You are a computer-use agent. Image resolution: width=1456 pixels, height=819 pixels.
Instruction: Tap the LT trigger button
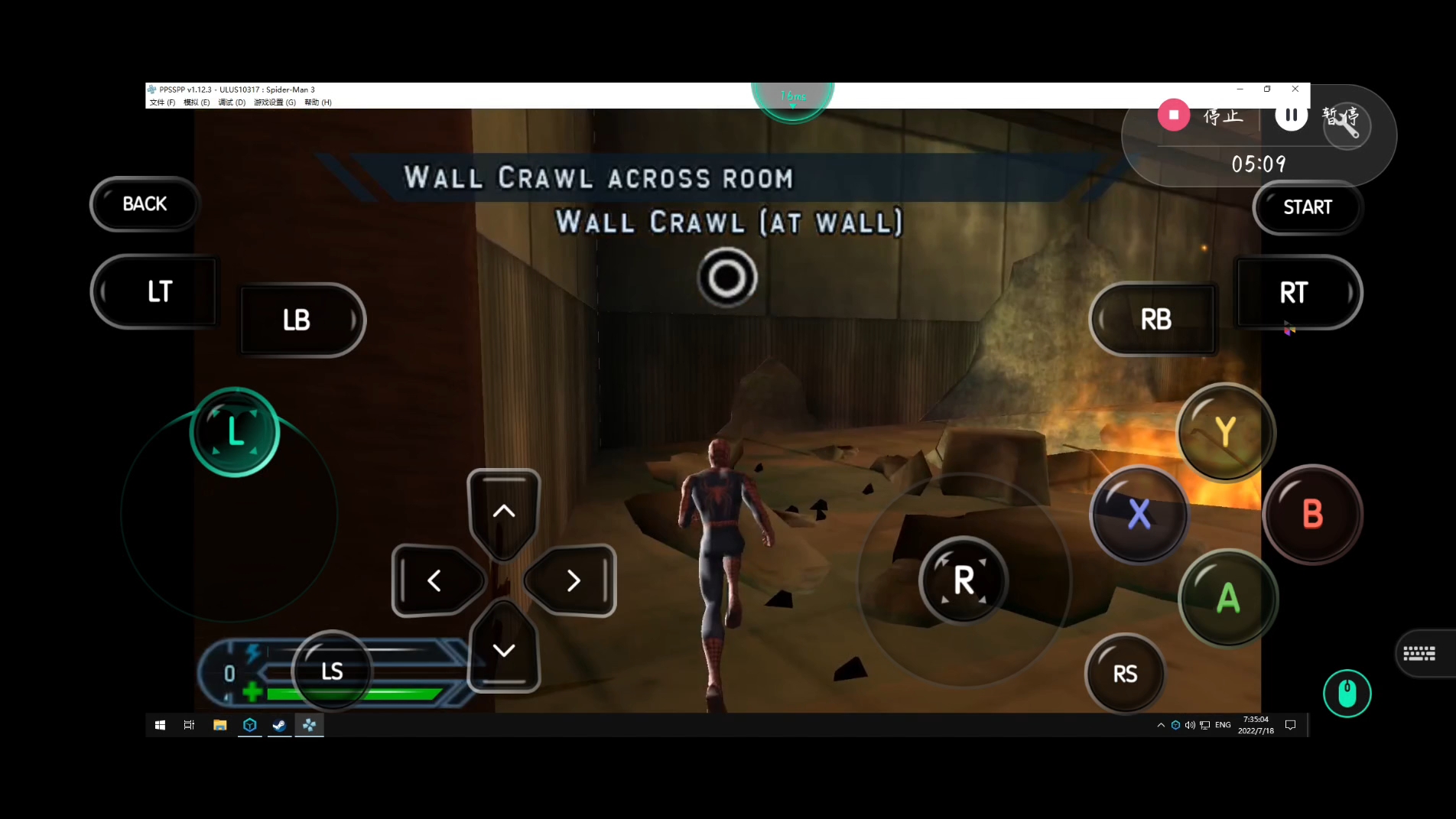(x=159, y=291)
